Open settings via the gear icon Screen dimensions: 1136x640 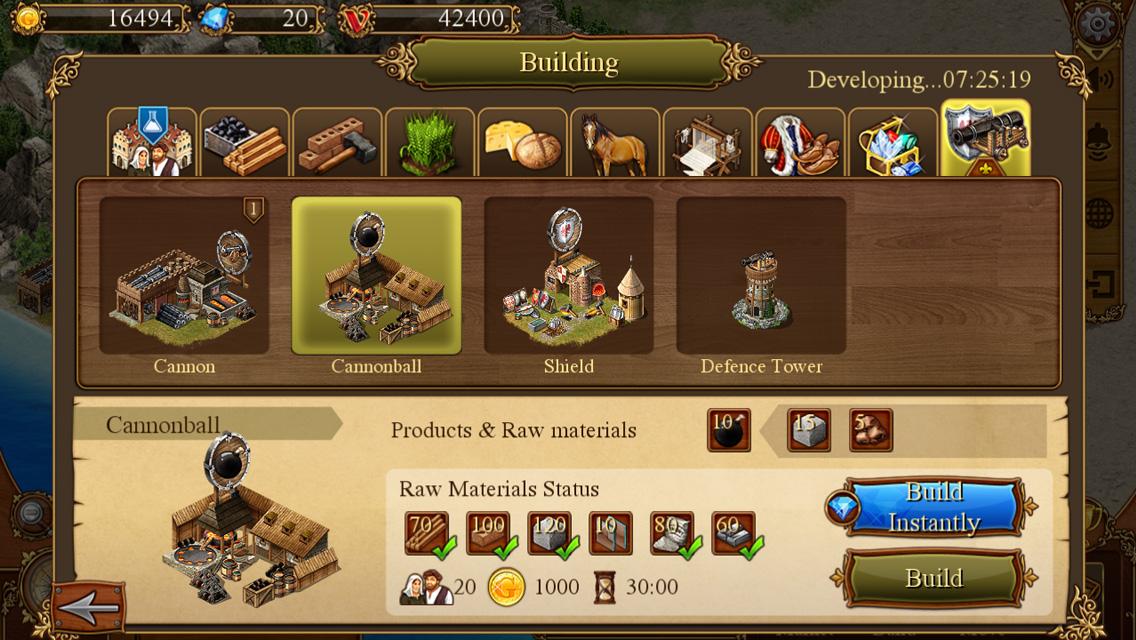point(1098,22)
